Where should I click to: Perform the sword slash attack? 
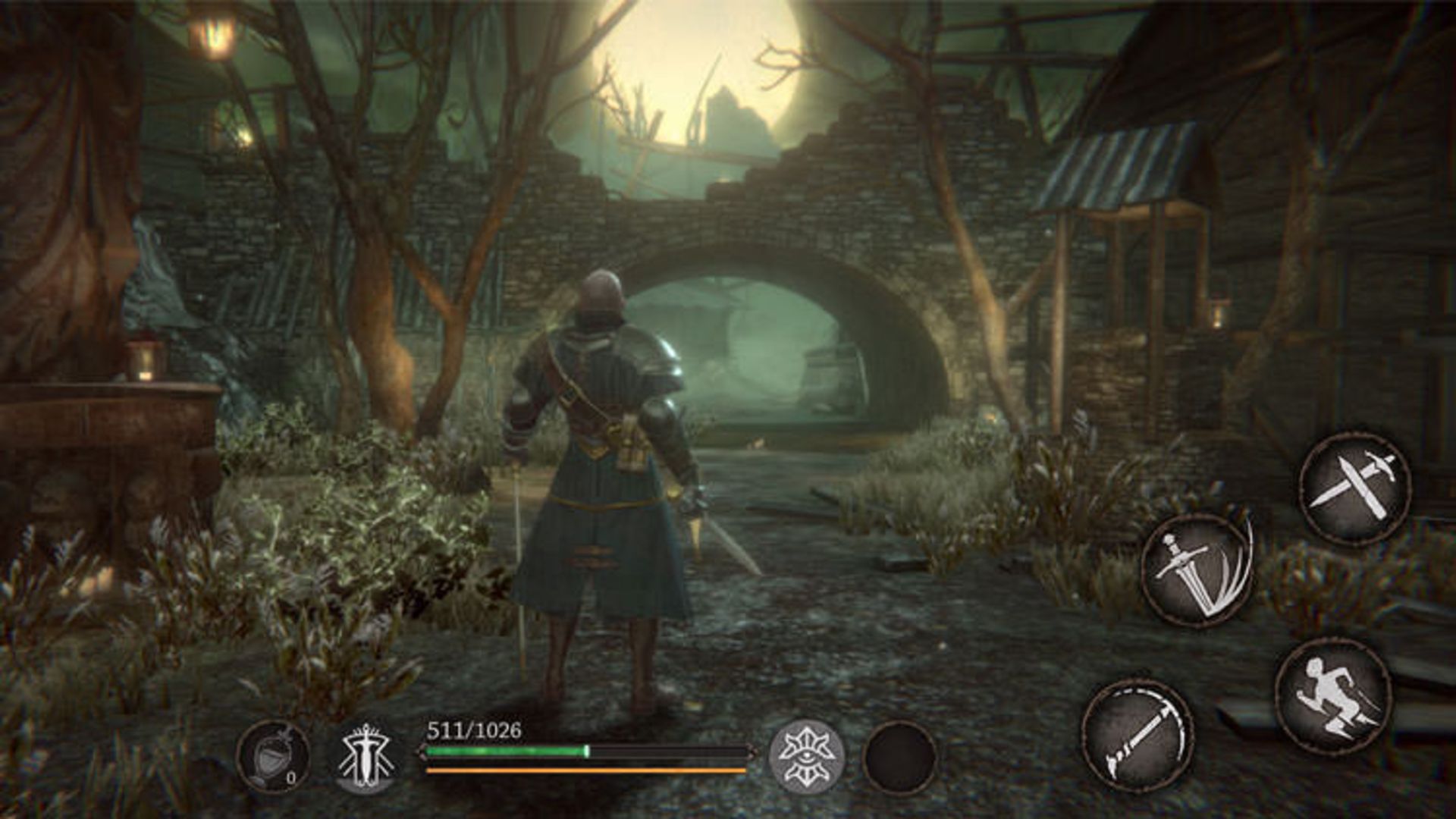click(x=1197, y=570)
